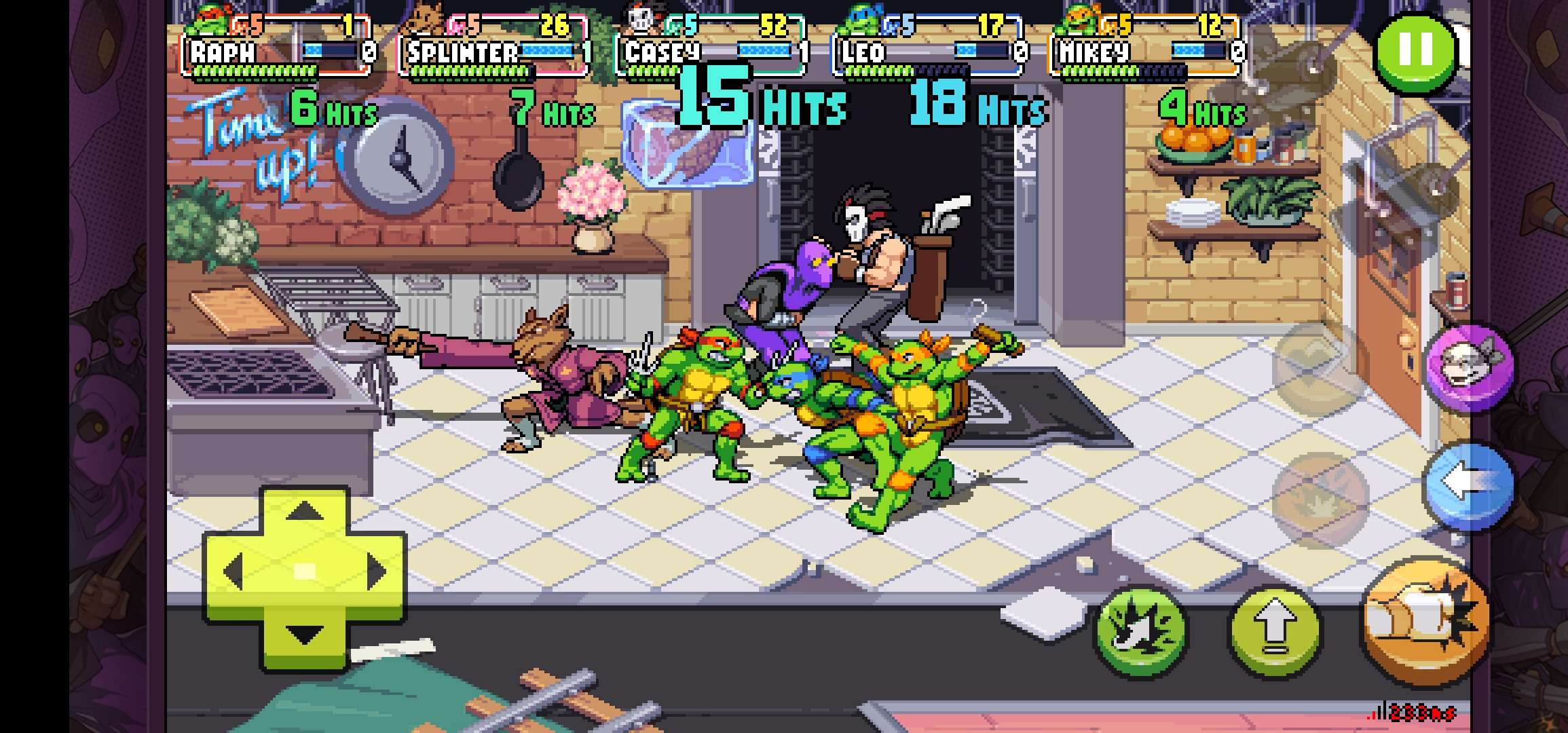
Task: Tap the blue arrow dodge button
Action: (1468, 483)
